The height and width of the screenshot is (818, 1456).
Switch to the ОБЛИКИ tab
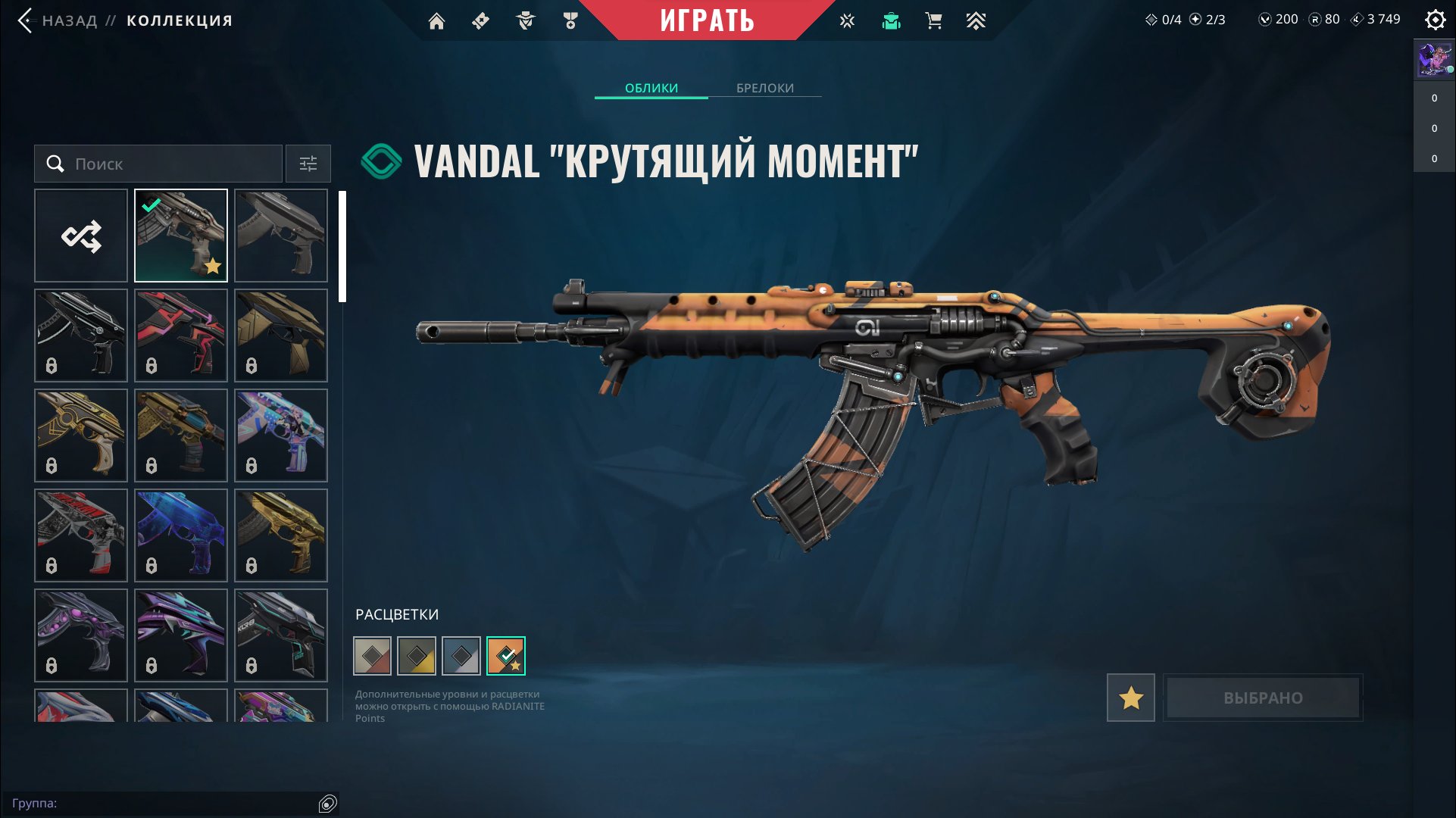click(651, 88)
